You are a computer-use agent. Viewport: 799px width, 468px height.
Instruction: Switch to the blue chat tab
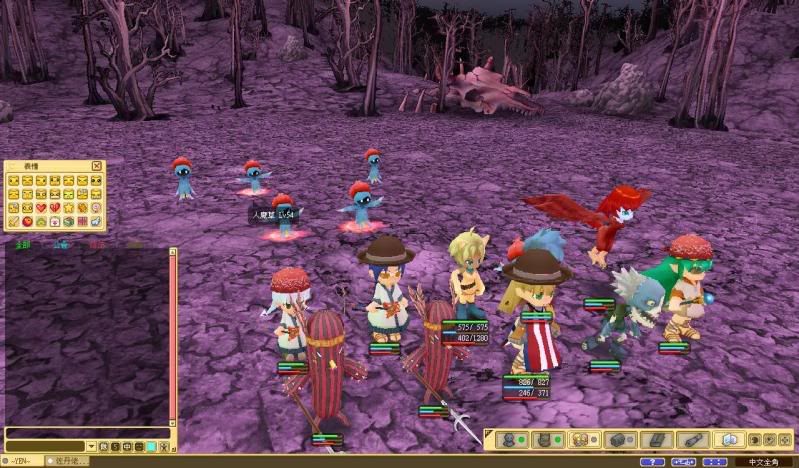point(61,243)
